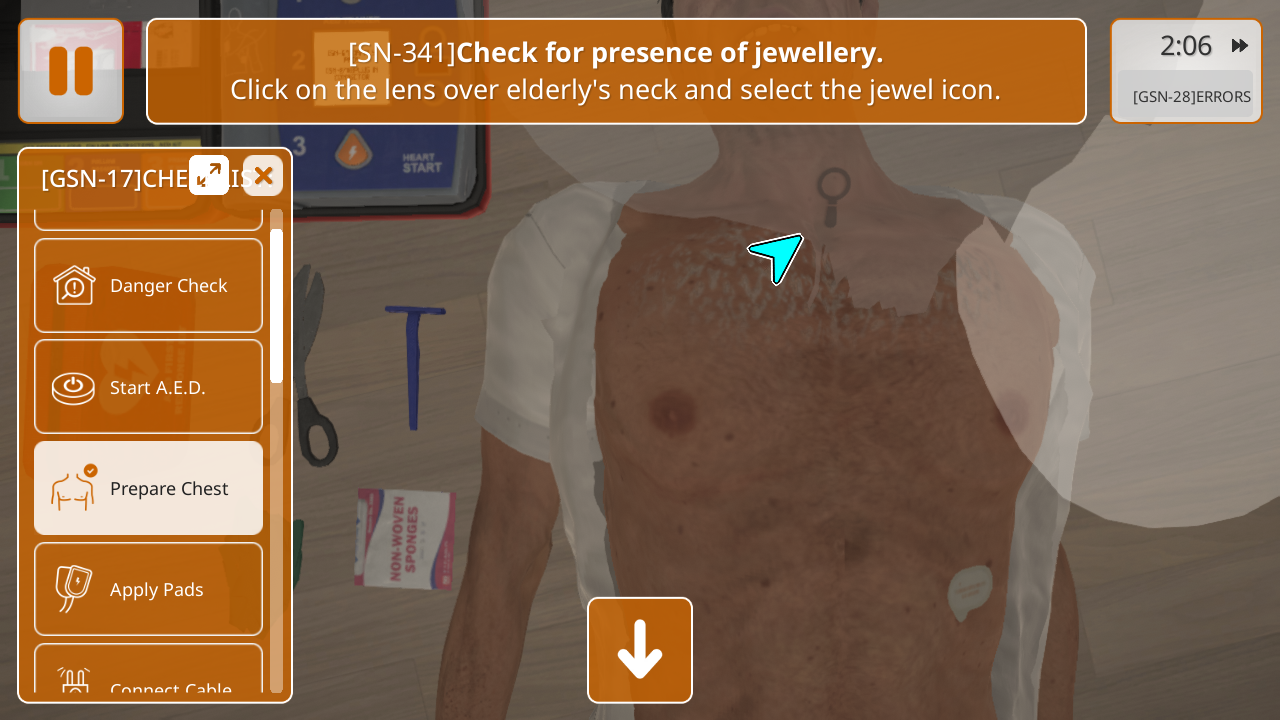
Task: Click the fast-forward arrows beside the timer
Action: click(x=1240, y=46)
